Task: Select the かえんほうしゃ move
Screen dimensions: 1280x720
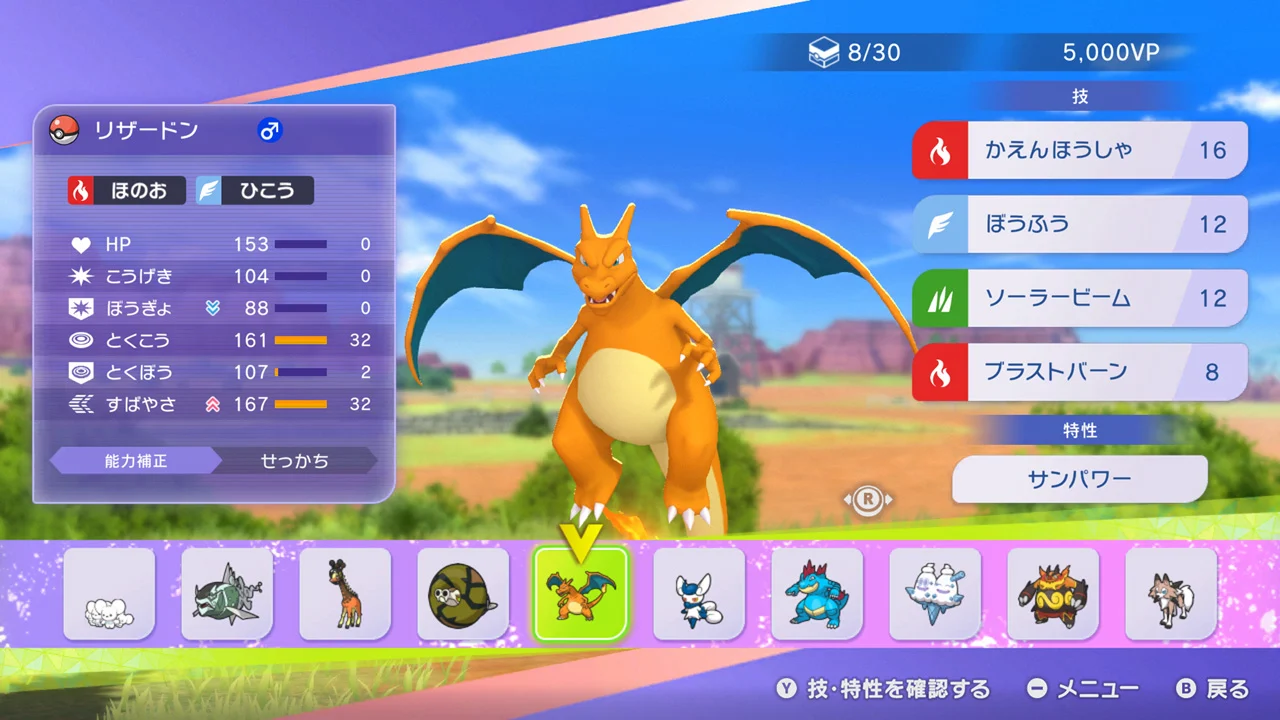Action: pyautogui.click(x=1079, y=150)
